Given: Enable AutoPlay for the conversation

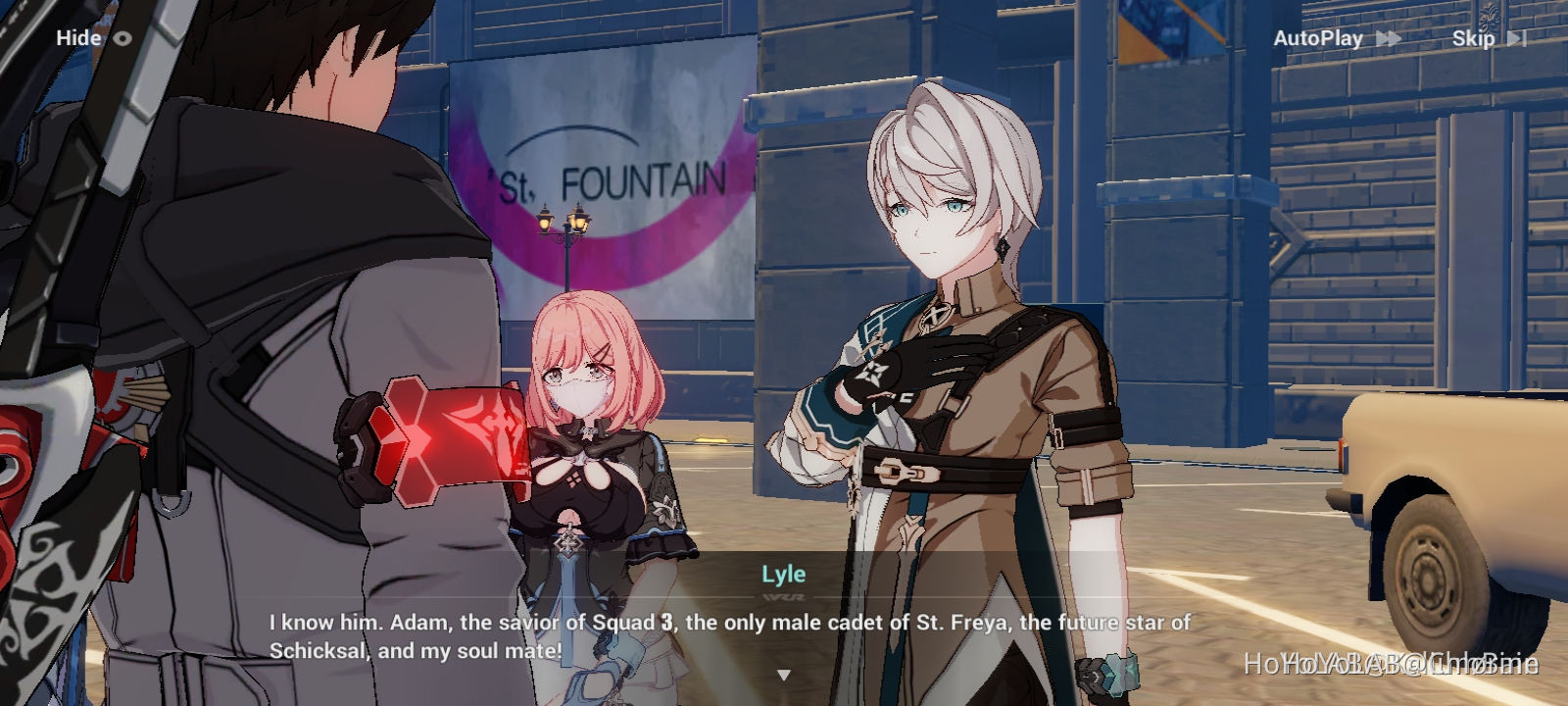Looking at the screenshot, I should (x=1318, y=37).
